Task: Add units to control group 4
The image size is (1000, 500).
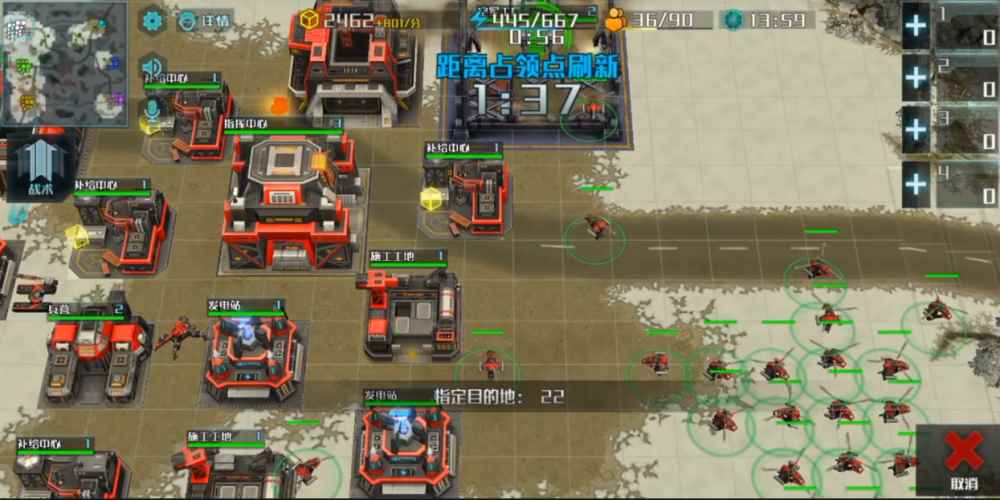Action: 916,183
